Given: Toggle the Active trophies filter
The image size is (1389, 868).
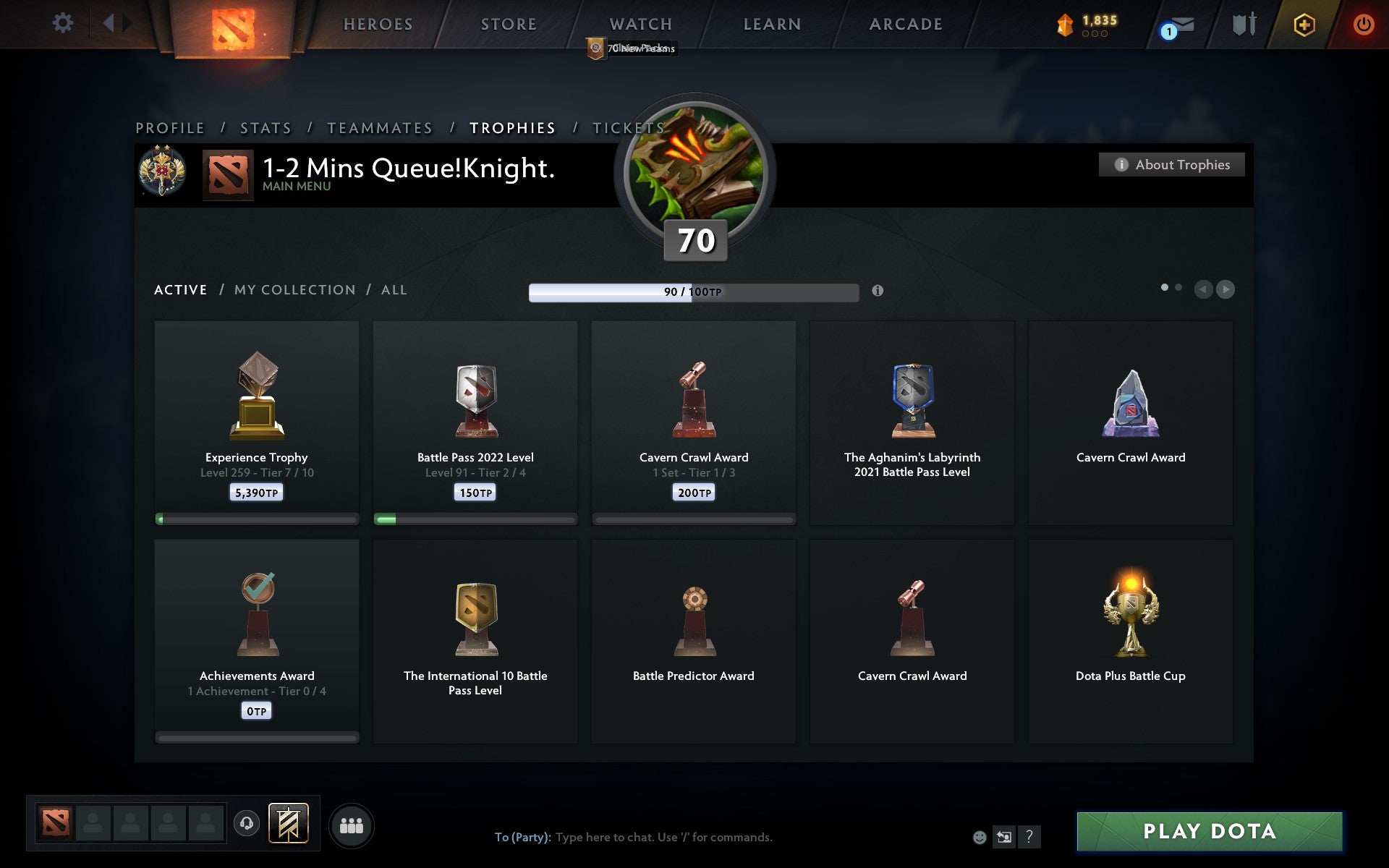Looking at the screenshot, I should tap(180, 289).
